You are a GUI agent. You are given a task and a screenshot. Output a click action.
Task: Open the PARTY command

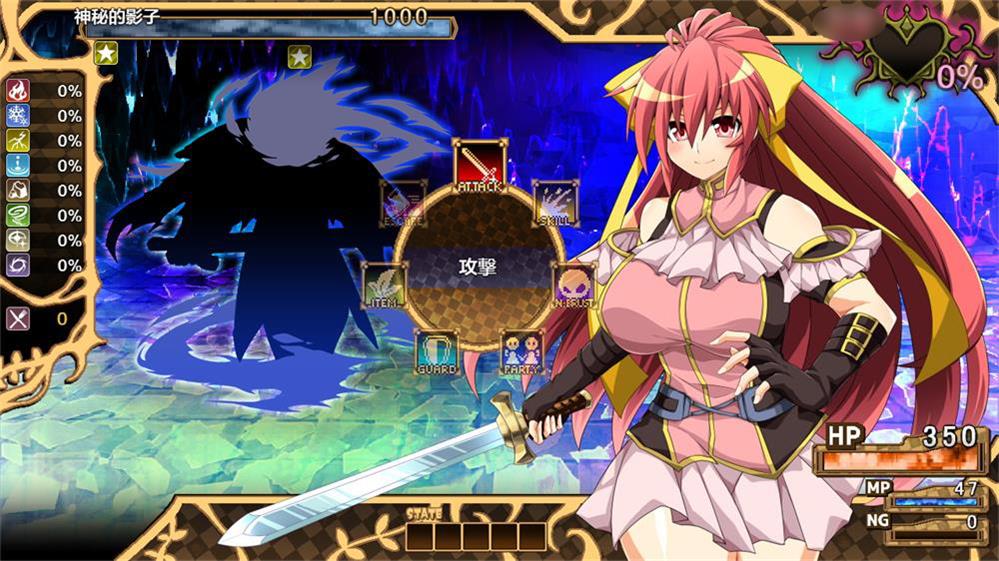pyautogui.click(x=522, y=352)
